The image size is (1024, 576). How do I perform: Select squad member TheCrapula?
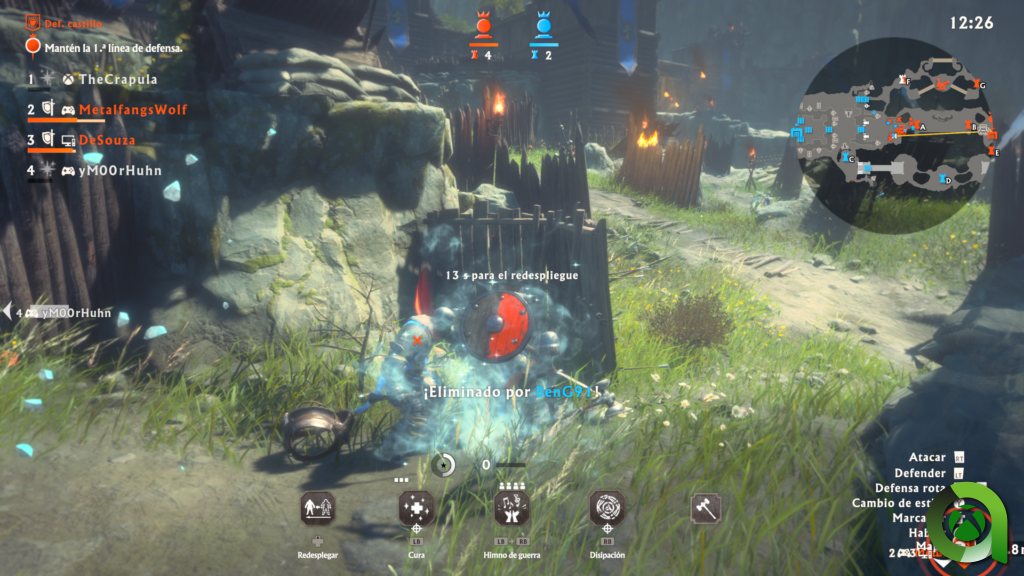pos(117,79)
